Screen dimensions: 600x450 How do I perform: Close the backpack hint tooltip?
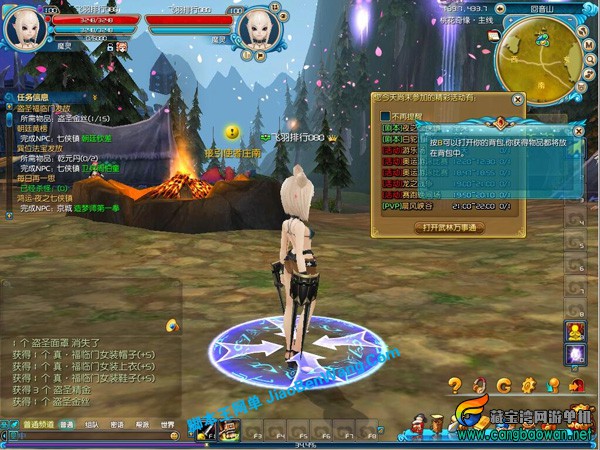tap(577, 130)
